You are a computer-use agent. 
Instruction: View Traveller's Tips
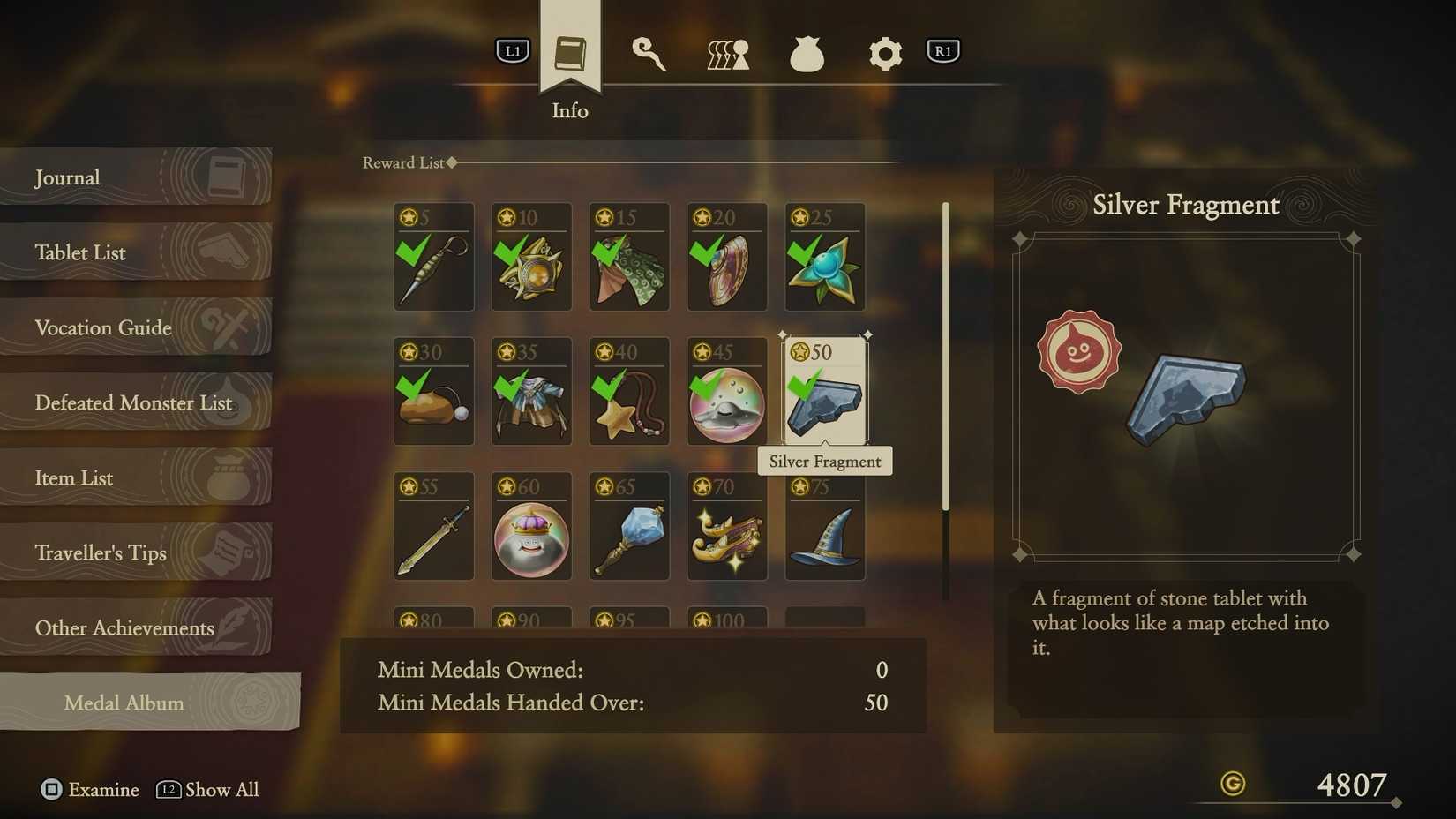pyautogui.click(x=135, y=552)
